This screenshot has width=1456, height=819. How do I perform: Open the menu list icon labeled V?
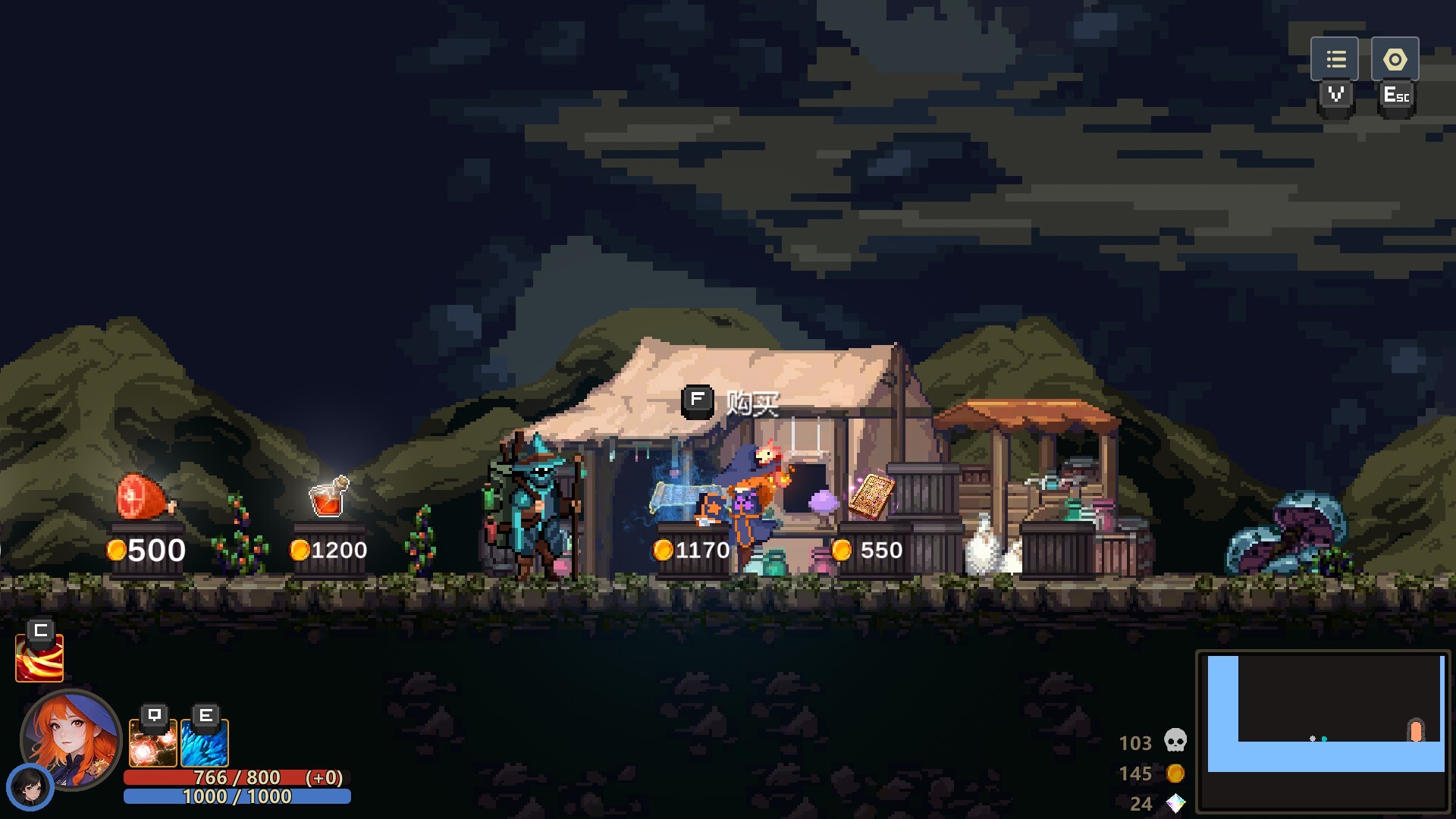(1336, 58)
